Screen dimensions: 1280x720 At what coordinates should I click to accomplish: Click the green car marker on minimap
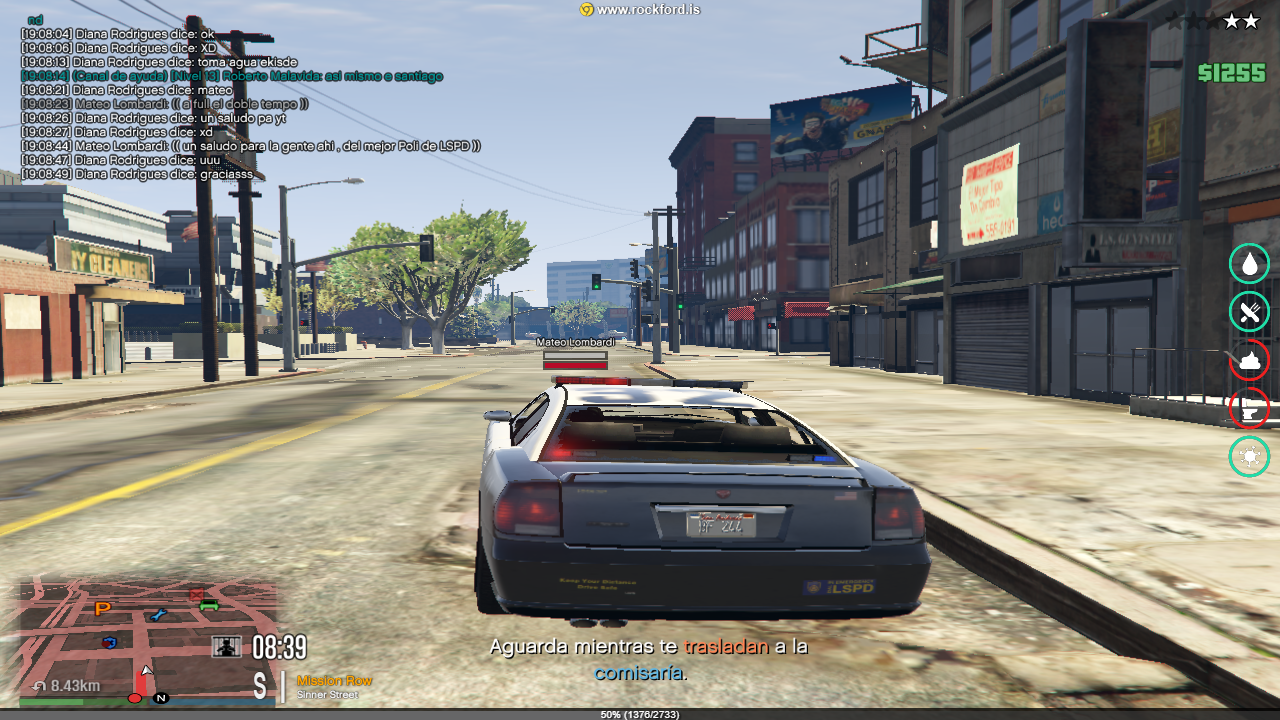click(x=208, y=606)
